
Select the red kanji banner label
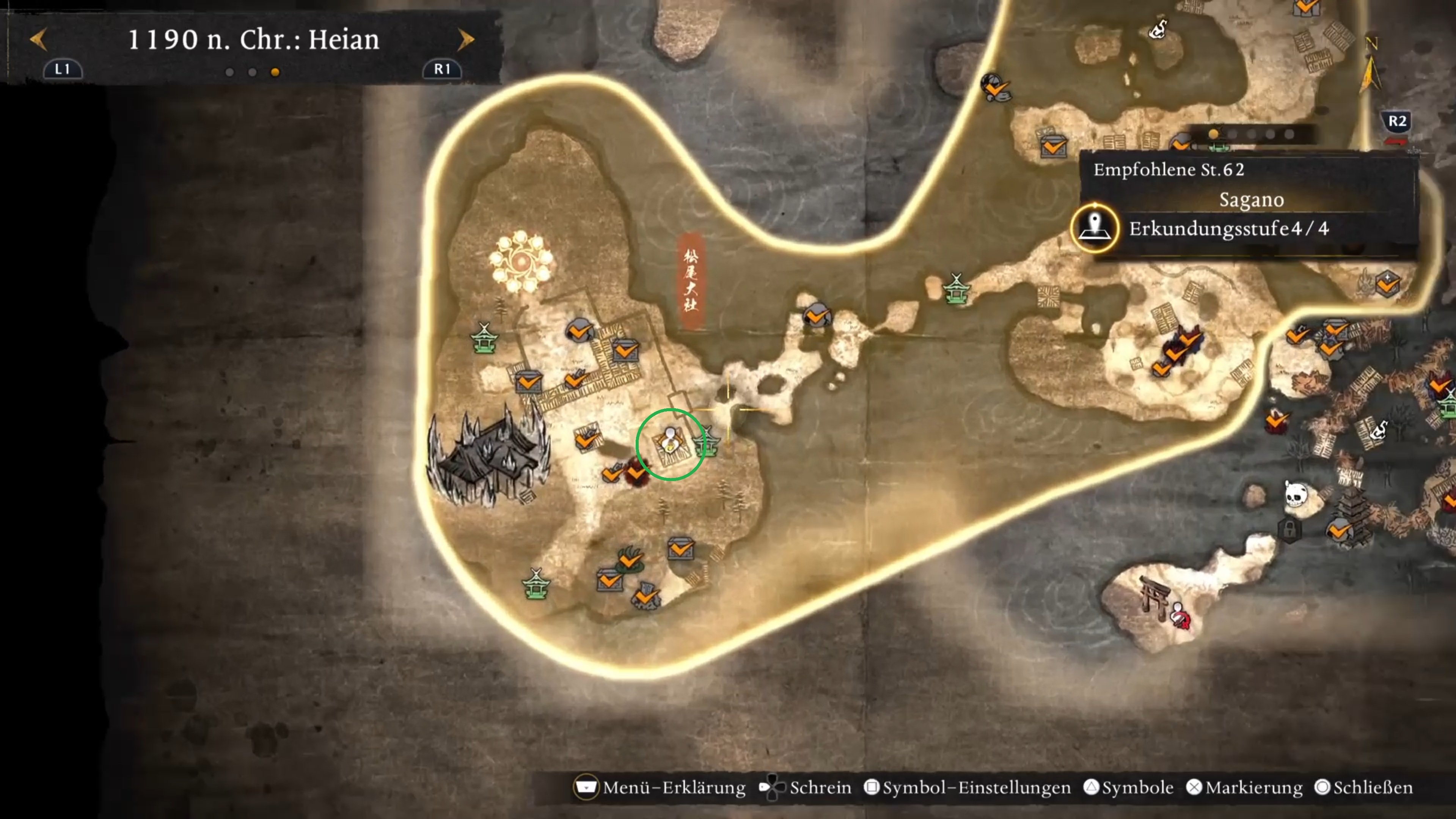click(691, 280)
